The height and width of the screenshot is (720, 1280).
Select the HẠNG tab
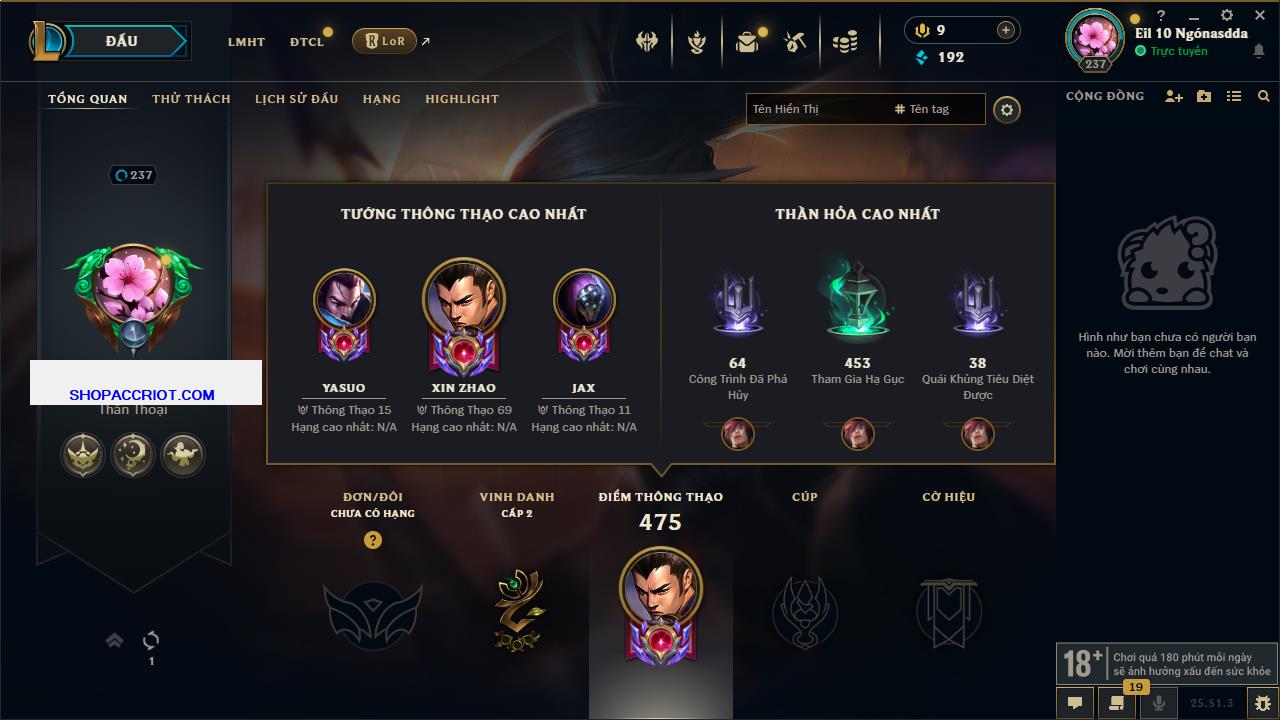[x=381, y=99]
